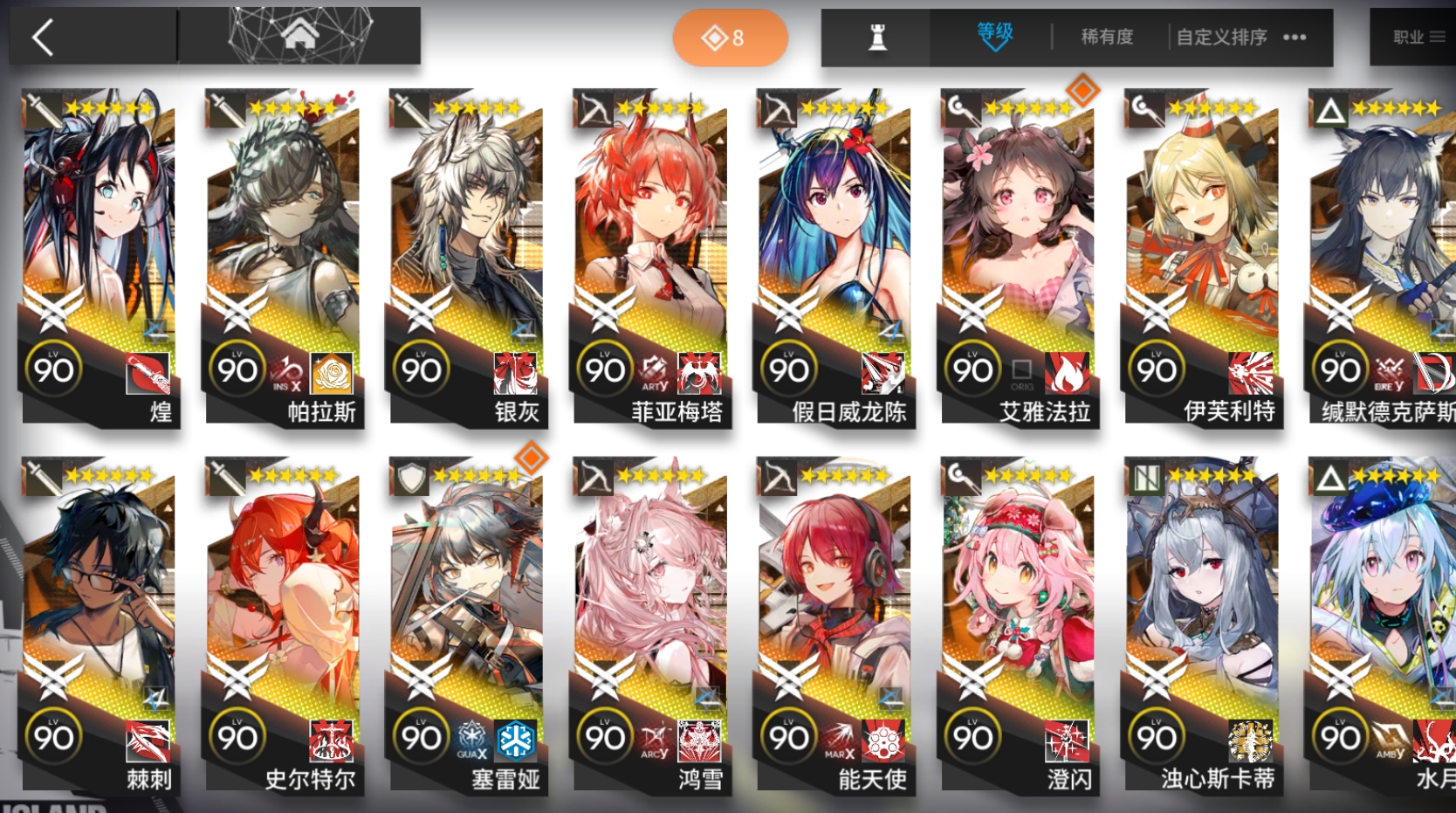Screen dimensions: 1456x813
Task: Go back with the left arrow button
Action: click(x=44, y=38)
